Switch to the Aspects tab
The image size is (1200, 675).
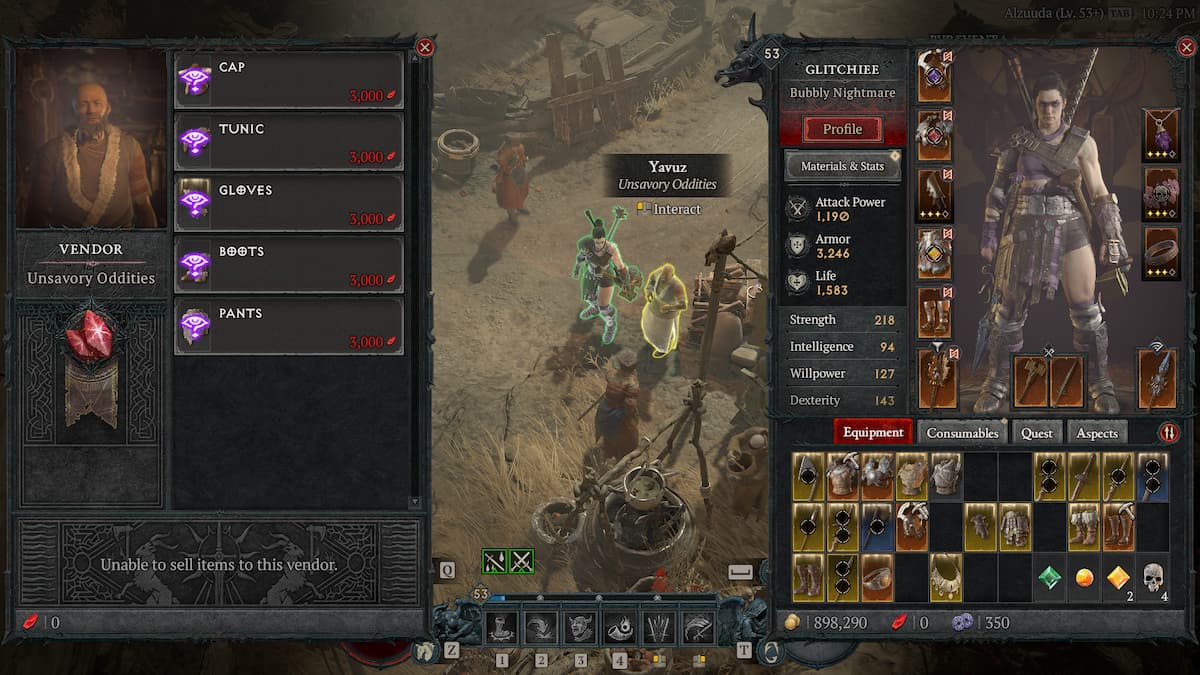pyautogui.click(x=1097, y=433)
